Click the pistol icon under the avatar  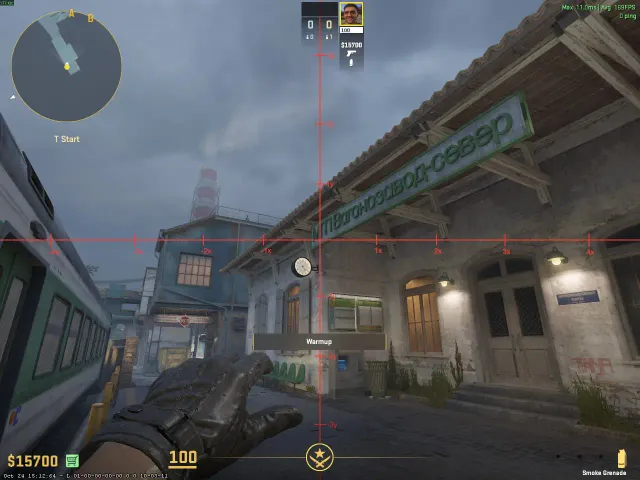(x=351, y=58)
